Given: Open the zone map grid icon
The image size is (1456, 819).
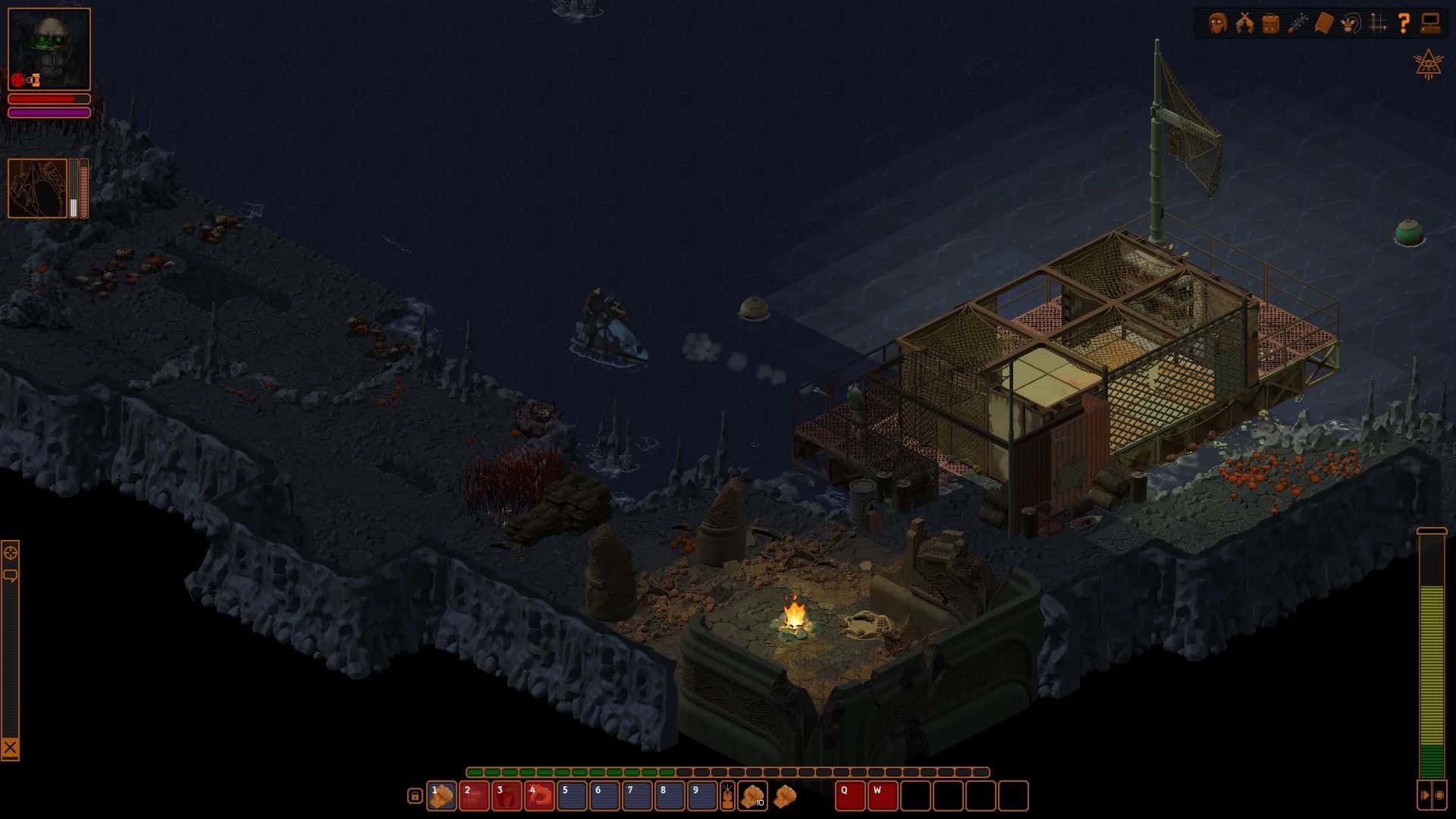Looking at the screenshot, I should tap(1379, 24).
